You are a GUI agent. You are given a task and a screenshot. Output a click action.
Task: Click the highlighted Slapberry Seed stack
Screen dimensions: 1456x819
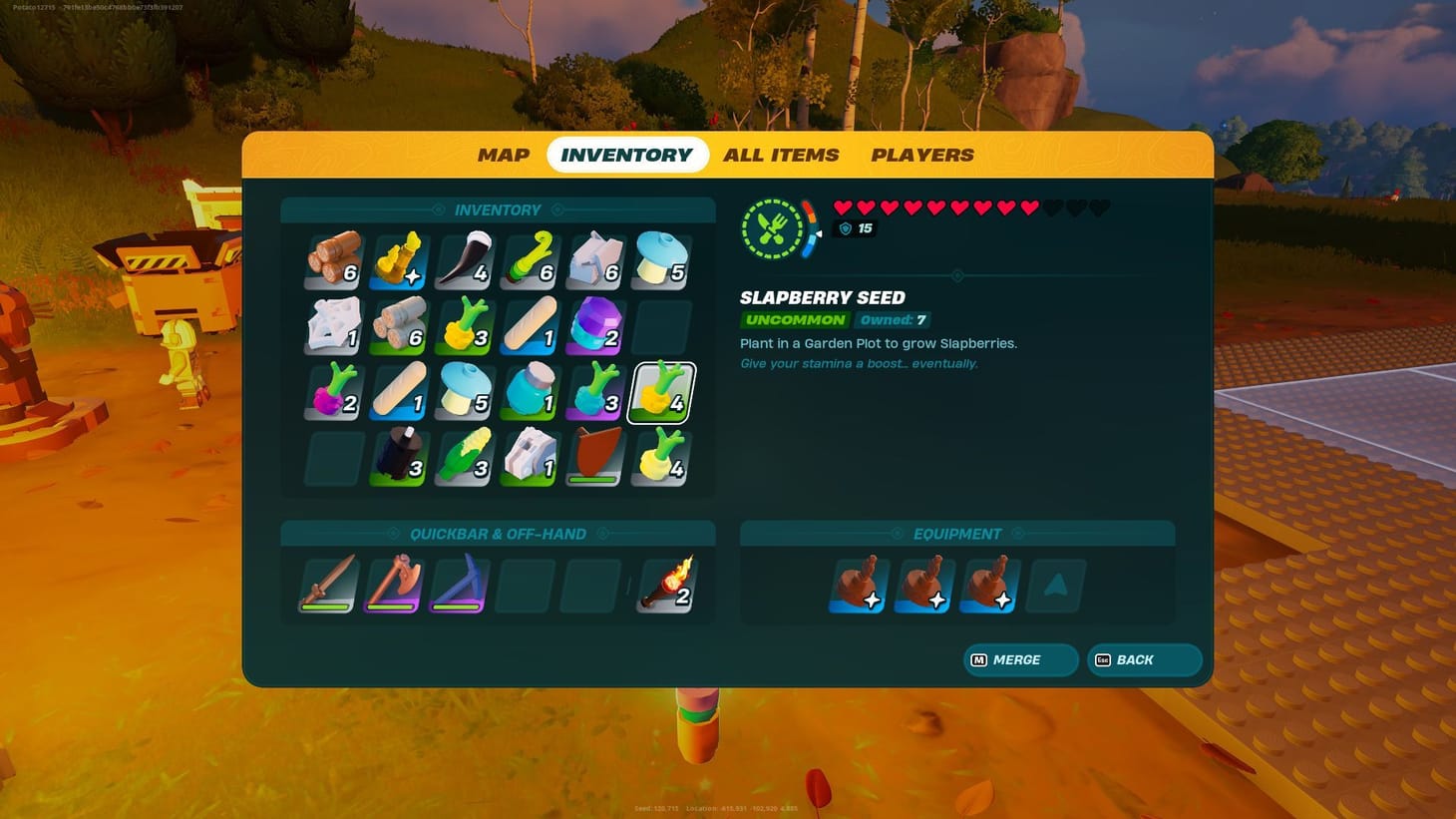[660, 392]
